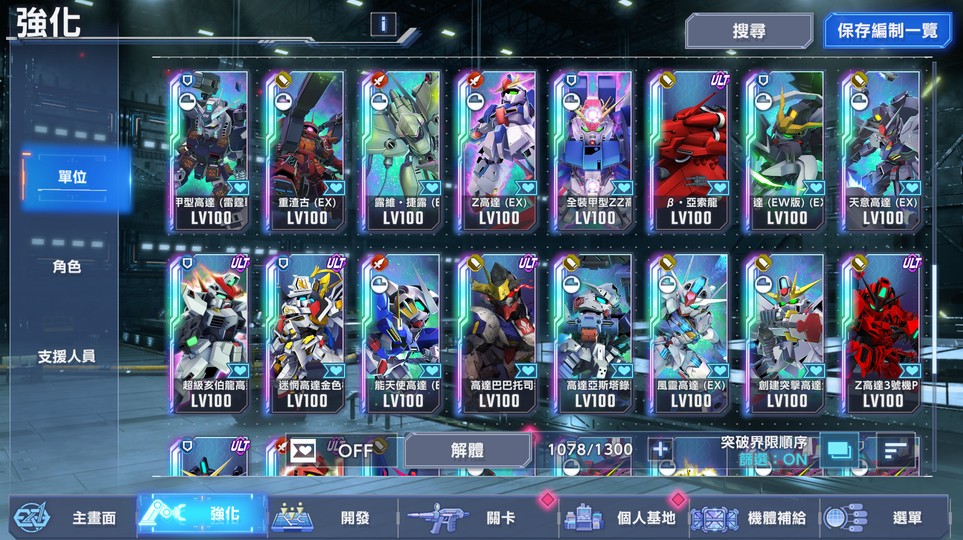Switch to the 單位 units tab
The width and height of the screenshot is (963, 540).
[72, 178]
